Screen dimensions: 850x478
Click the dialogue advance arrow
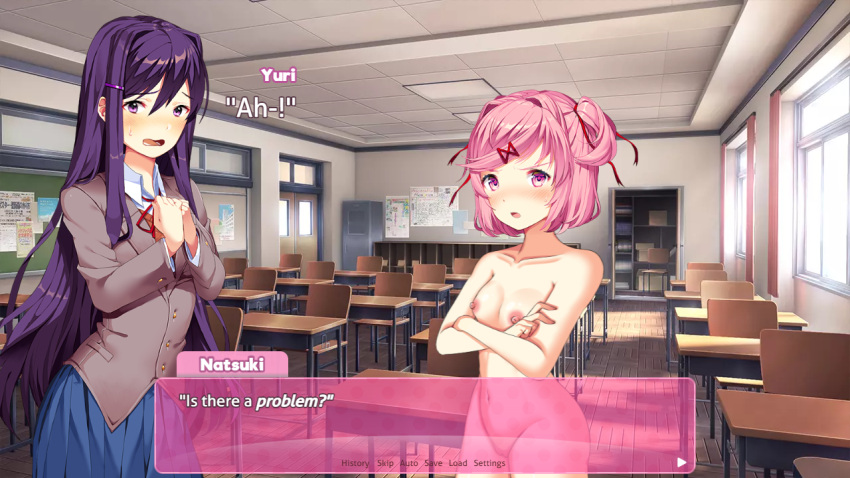coord(681,462)
